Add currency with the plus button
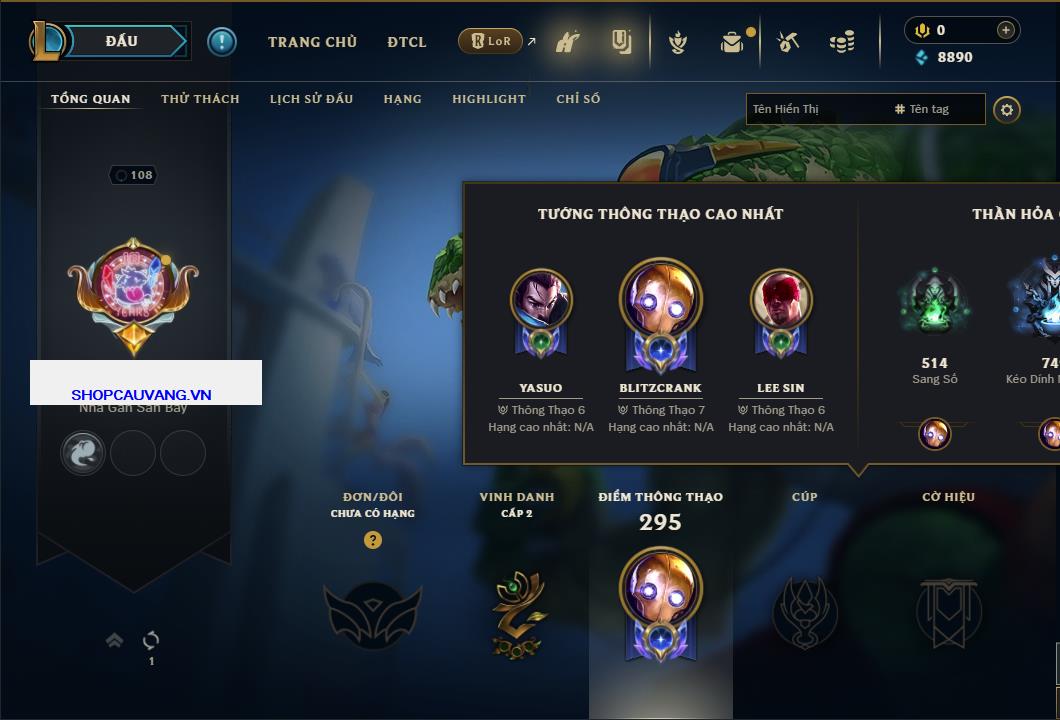Viewport: 1060px width, 720px height. coord(1006,30)
